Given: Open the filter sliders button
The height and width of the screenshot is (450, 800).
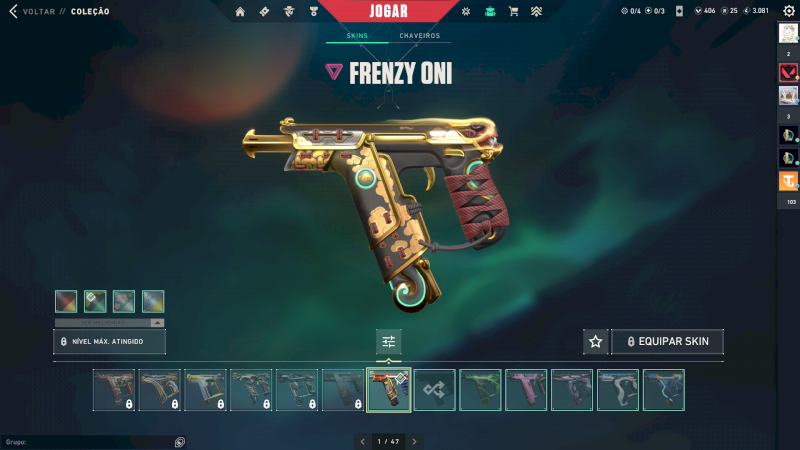Looking at the screenshot, I should (x=389, y=341).
